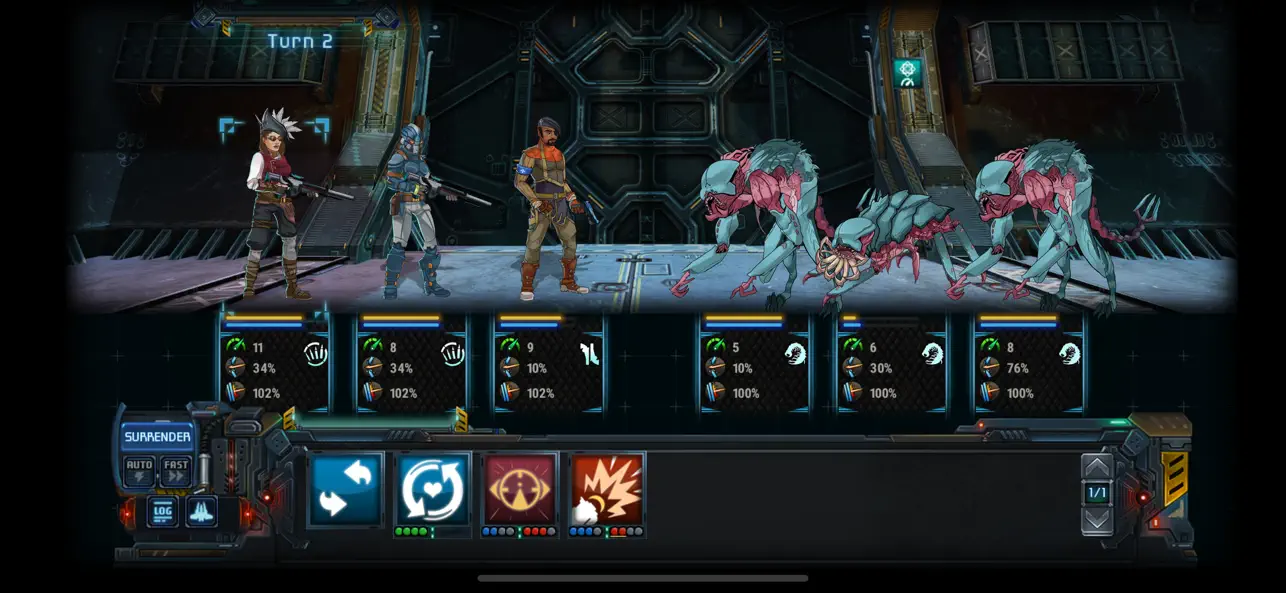Go to the next ability page arrow
1286x593 pixels.
pos(1097,519)
